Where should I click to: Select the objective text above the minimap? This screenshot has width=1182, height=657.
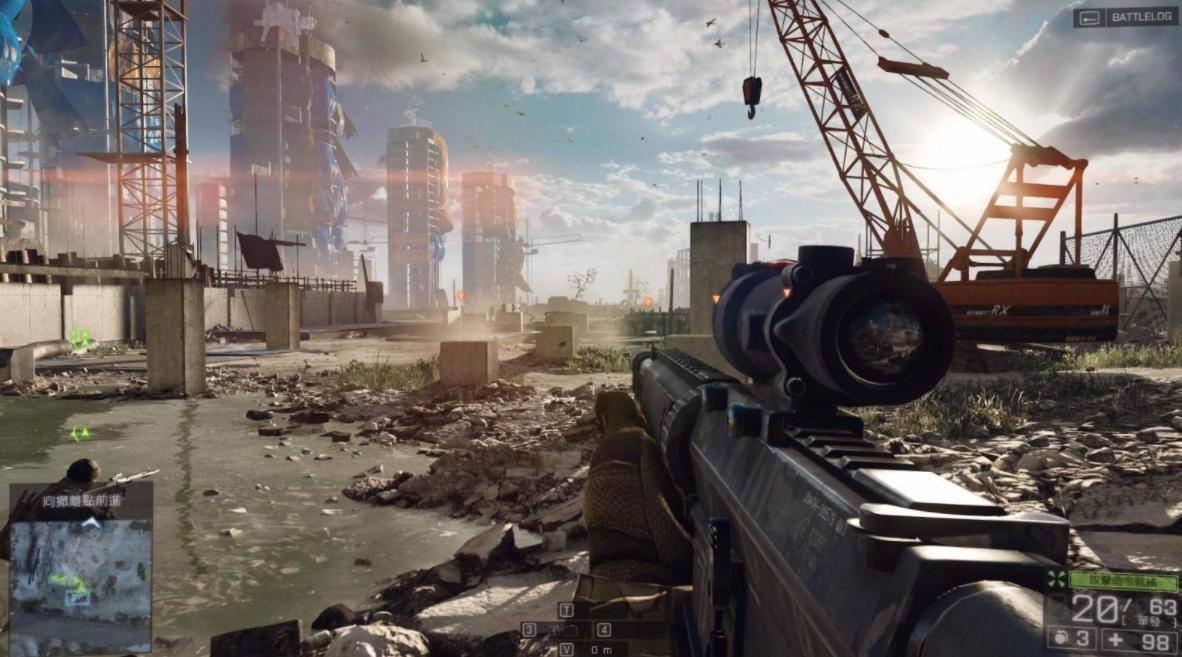pyautogui.click(x=81, y=502)
